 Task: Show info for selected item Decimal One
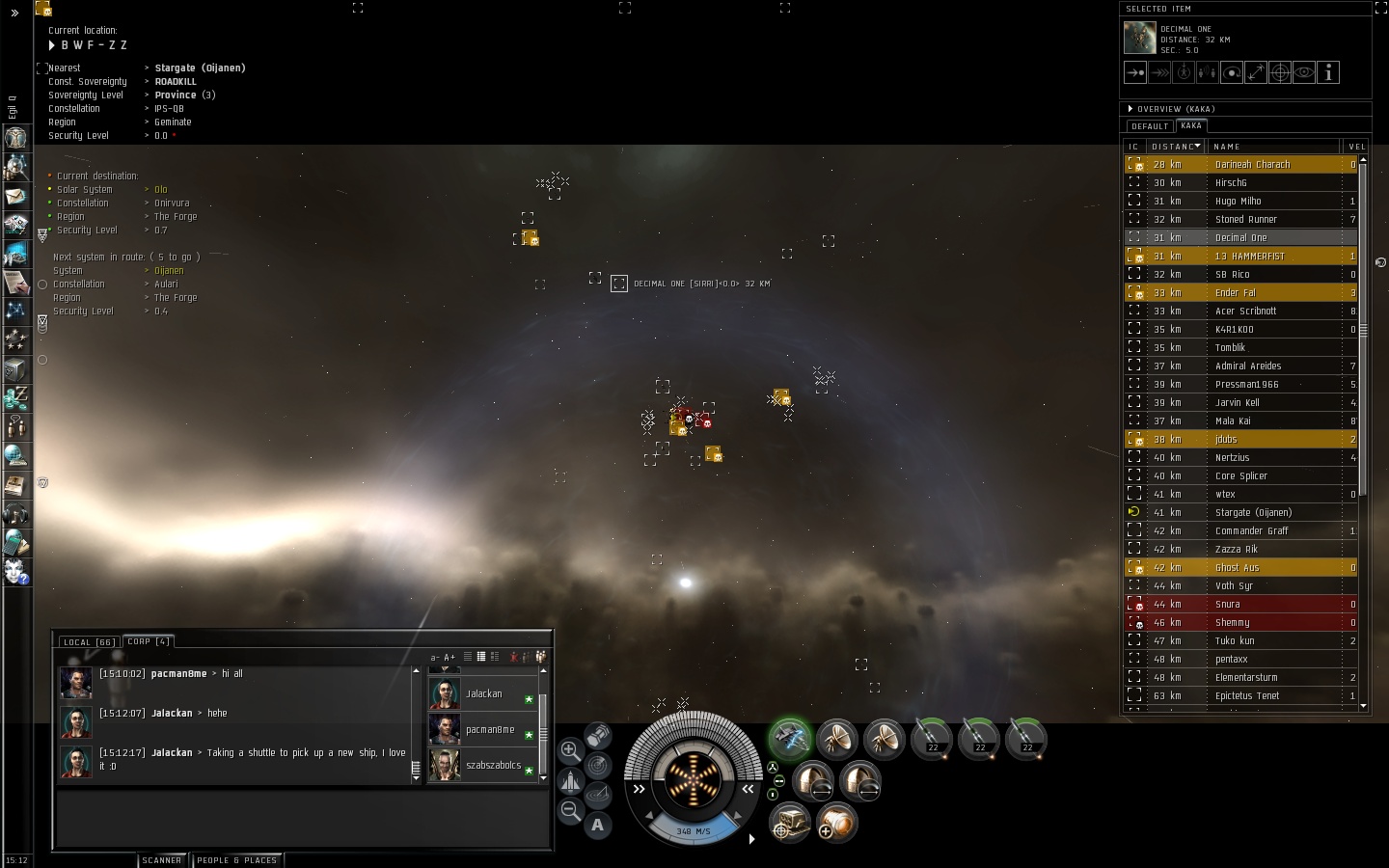click(x=1328, y=72)
